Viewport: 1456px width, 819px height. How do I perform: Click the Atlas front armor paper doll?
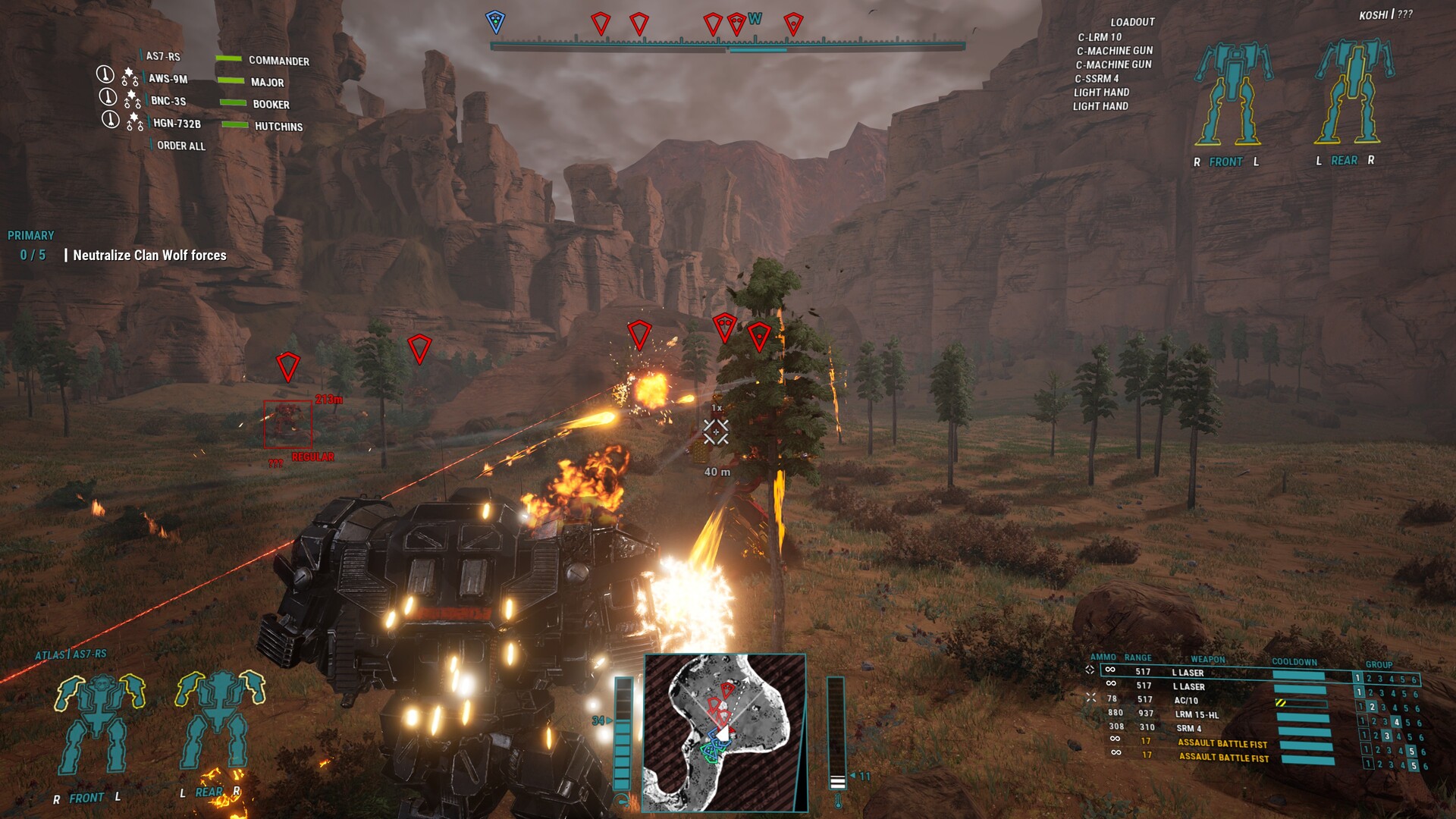click(x=99, y=724)
